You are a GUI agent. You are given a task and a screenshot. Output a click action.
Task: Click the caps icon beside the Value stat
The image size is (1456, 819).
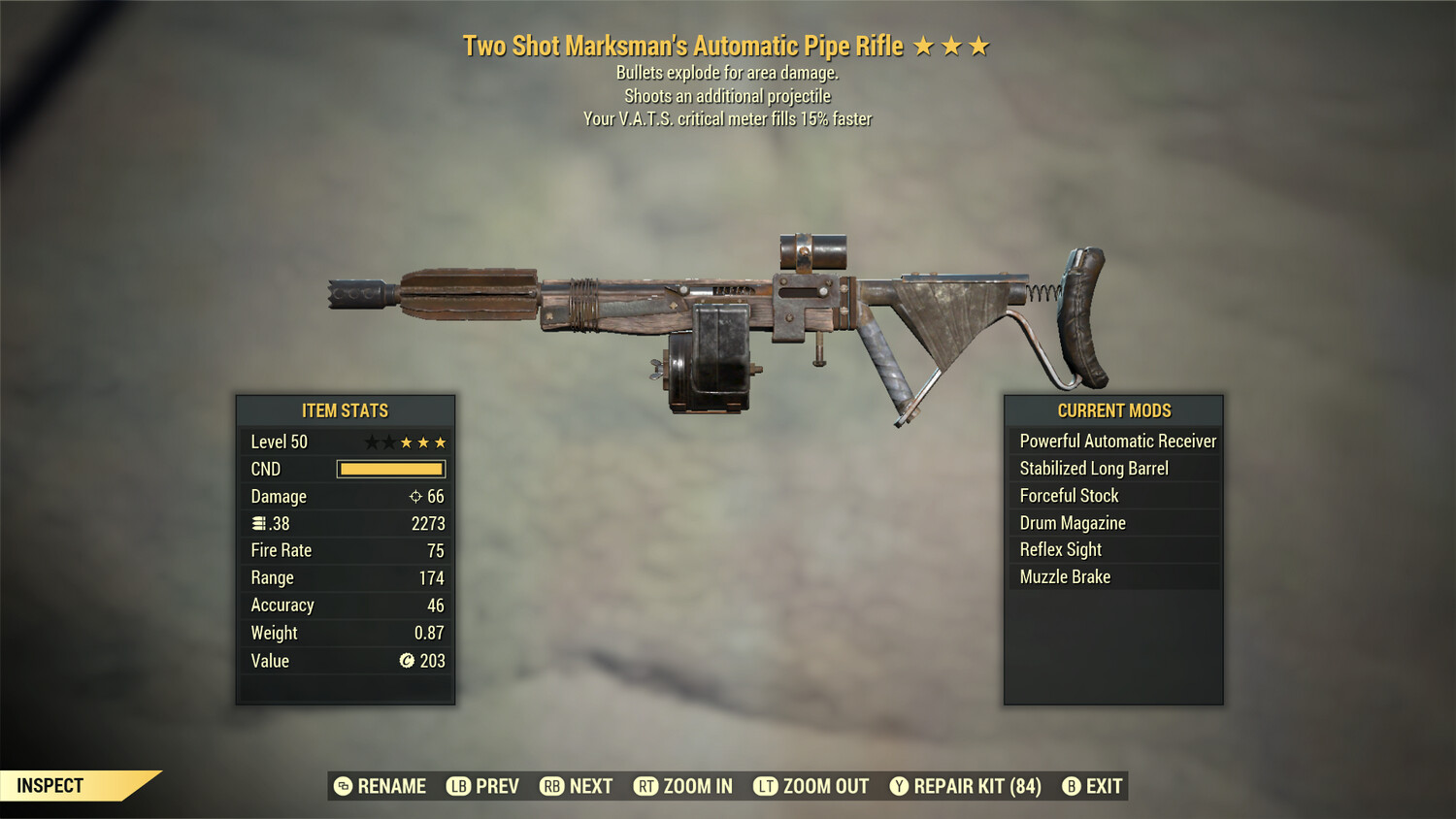[x=406, y=661]
